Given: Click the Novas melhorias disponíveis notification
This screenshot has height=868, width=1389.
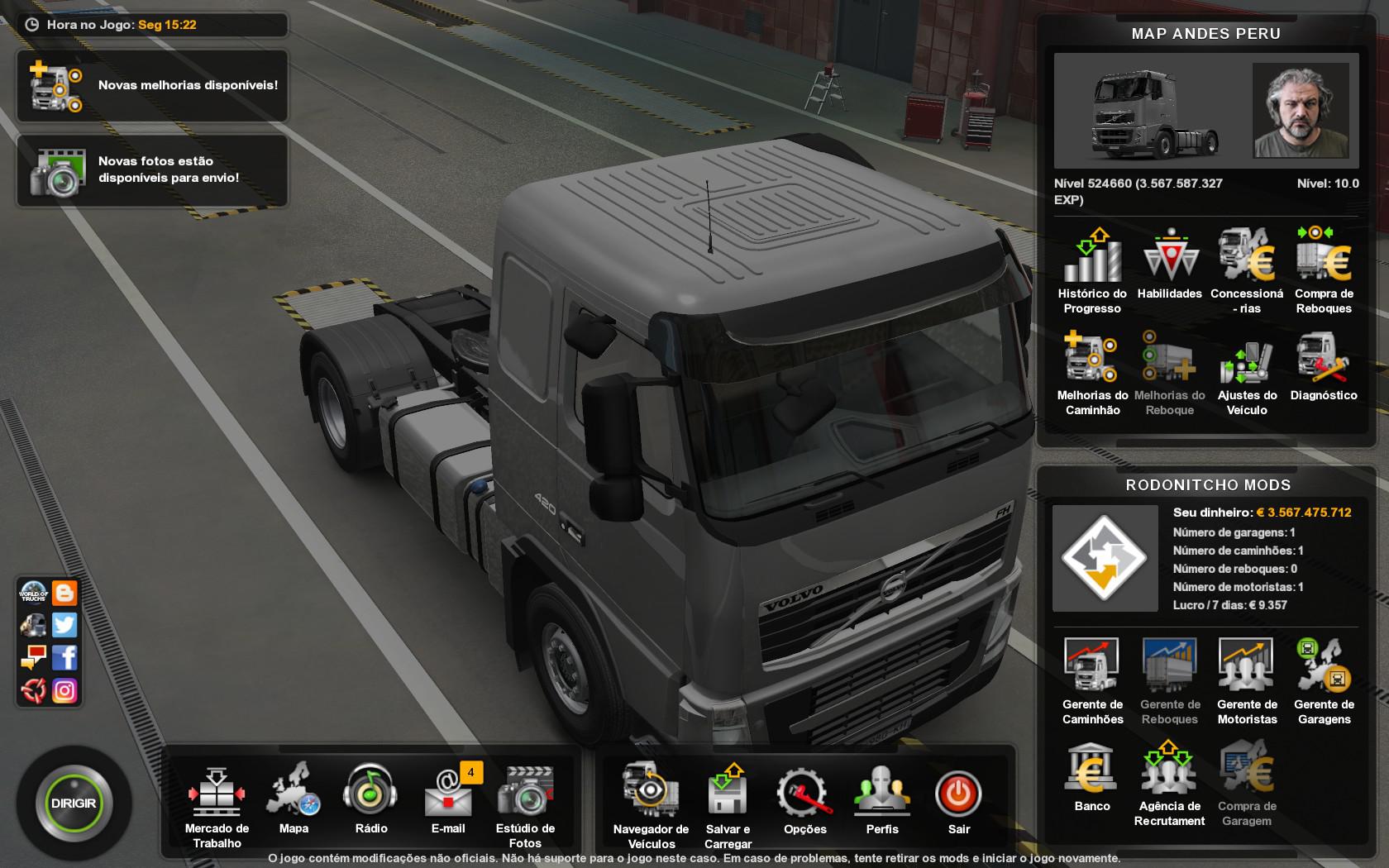Looking at the screenshot, I should [x=153, y=86].
